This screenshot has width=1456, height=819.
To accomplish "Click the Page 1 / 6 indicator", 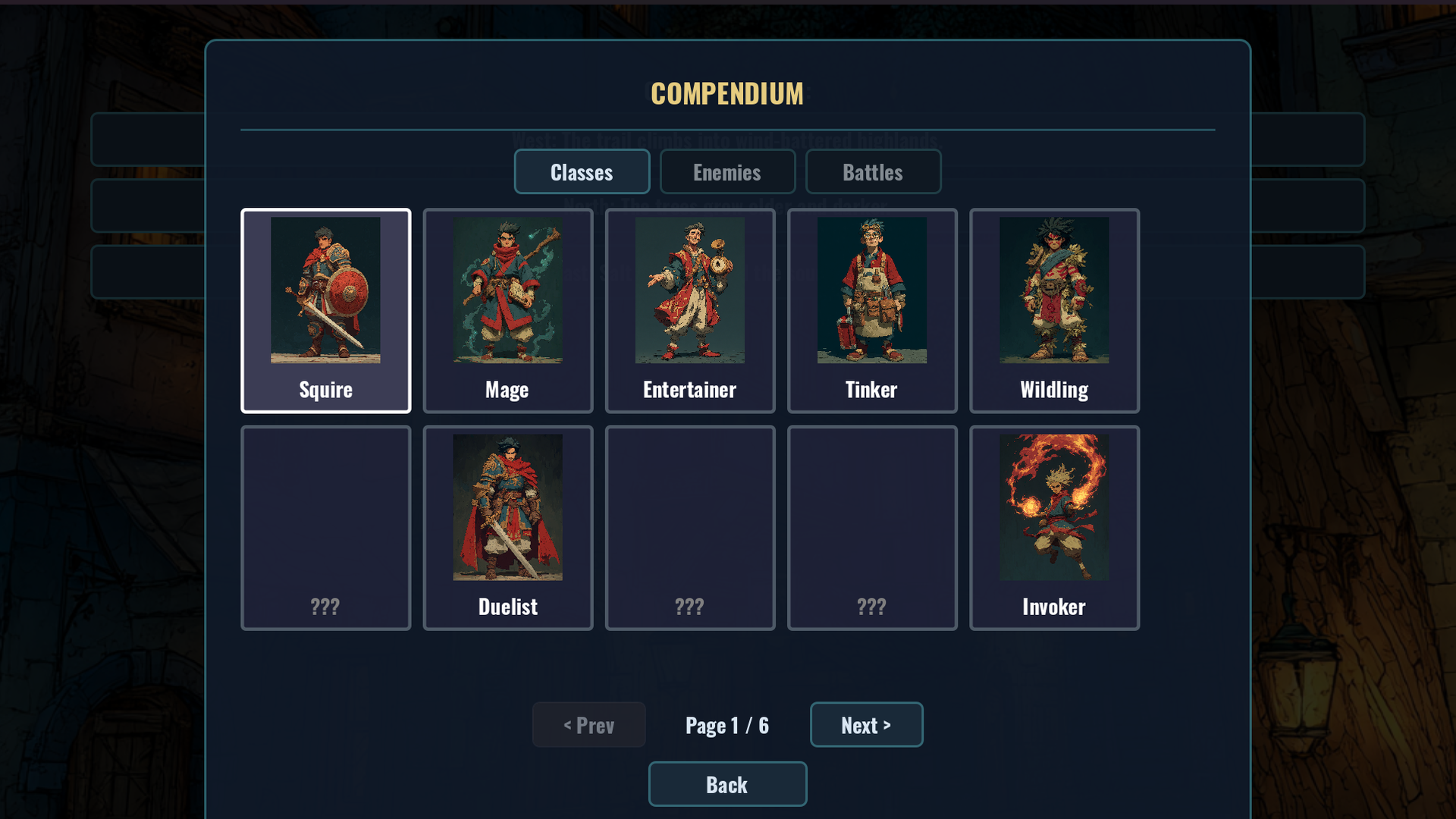I will [726, 724].
